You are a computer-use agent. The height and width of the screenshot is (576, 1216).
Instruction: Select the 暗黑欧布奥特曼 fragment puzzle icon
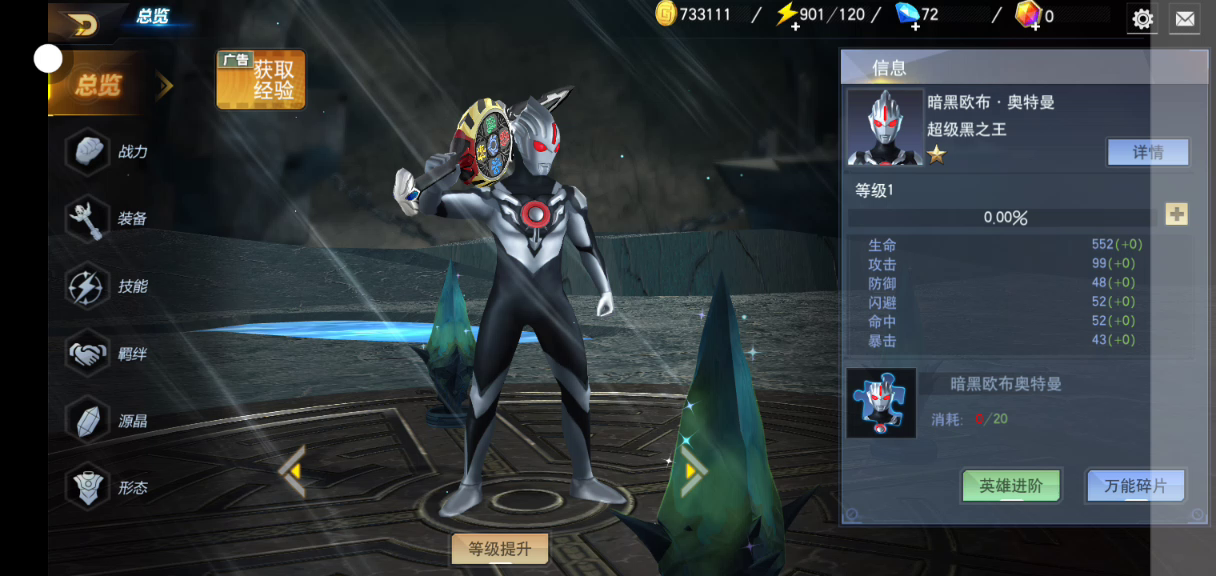881,403
